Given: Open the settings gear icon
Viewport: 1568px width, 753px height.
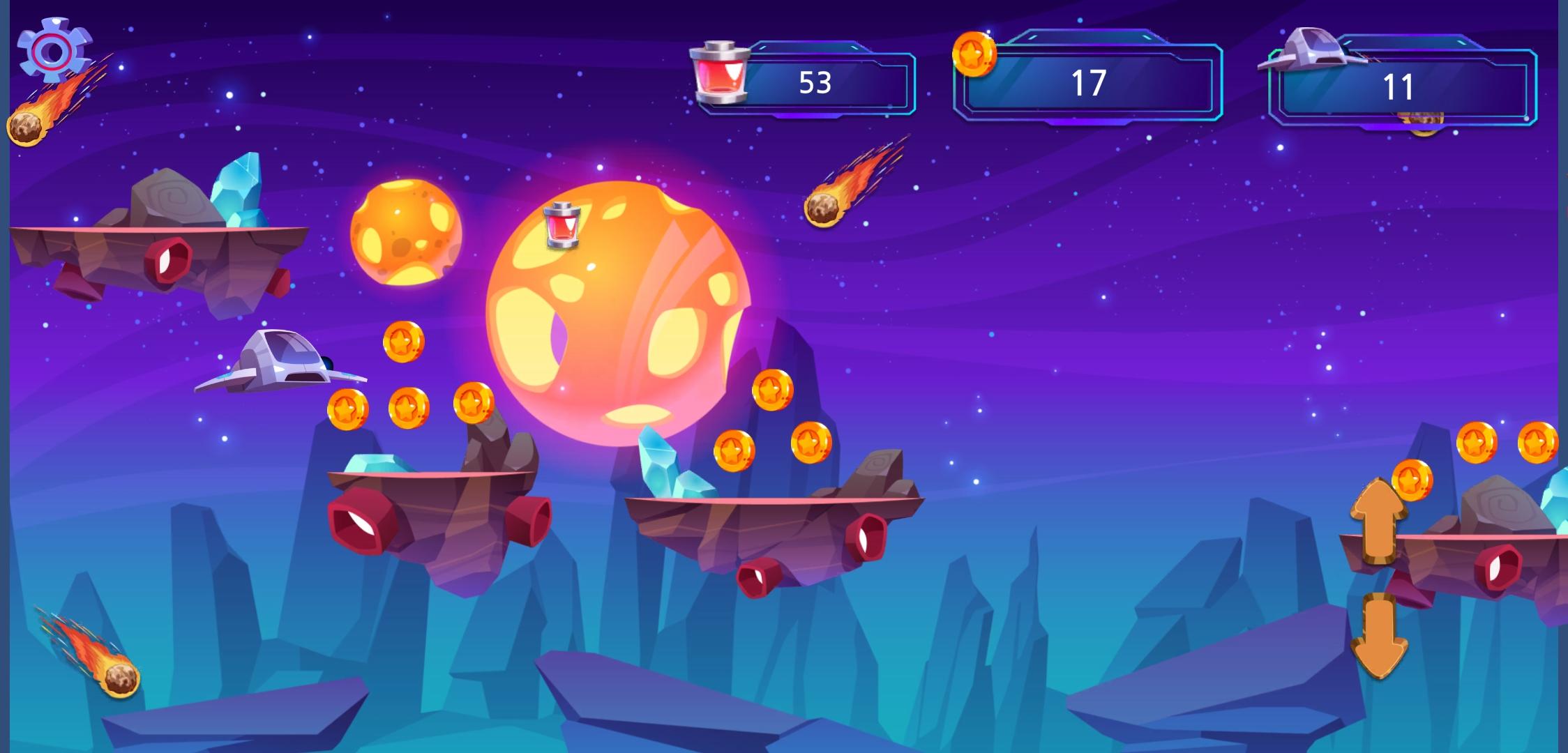Looking at the screenshot, I should point(54,49).
